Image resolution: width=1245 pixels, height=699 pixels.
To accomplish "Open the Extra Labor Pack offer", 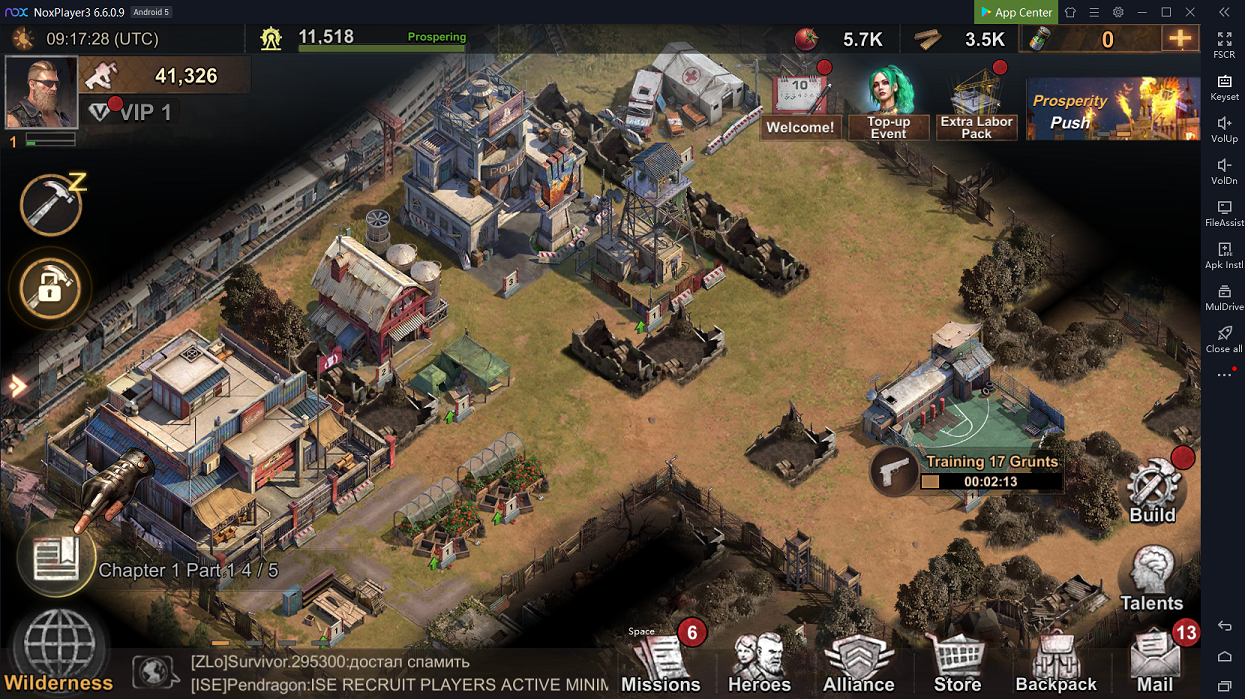I will click(x=977, y=103).
